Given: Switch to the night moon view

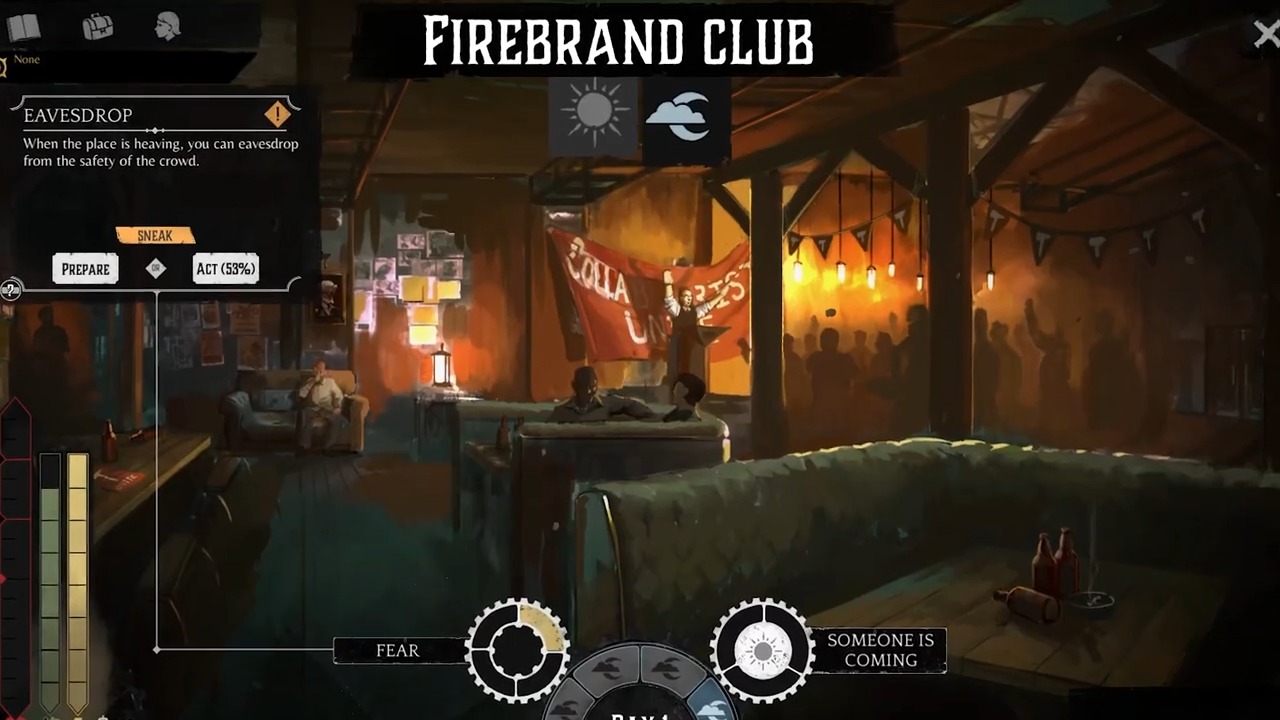Looking at the screenshot, I should click(x=685, y=116).
